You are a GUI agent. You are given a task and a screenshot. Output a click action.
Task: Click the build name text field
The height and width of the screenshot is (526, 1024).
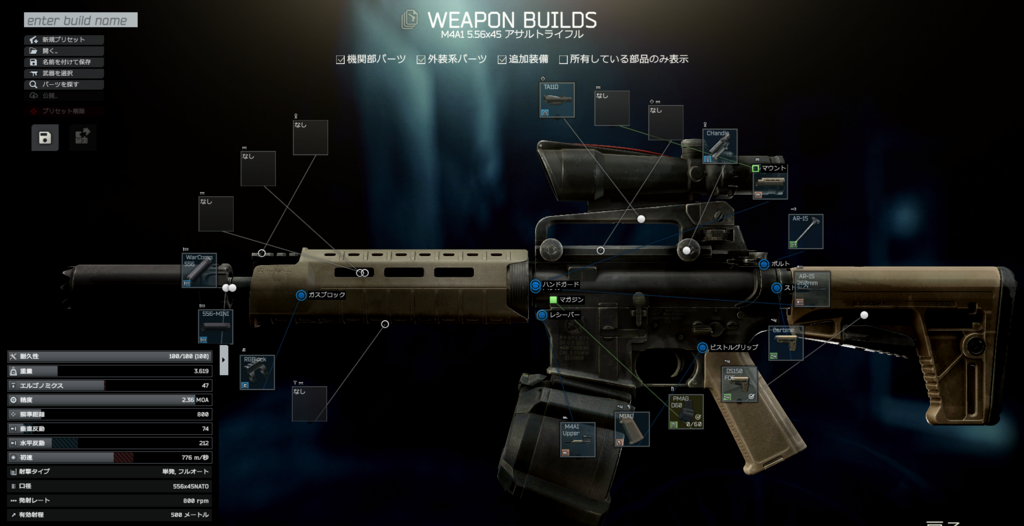pos(80,20)
